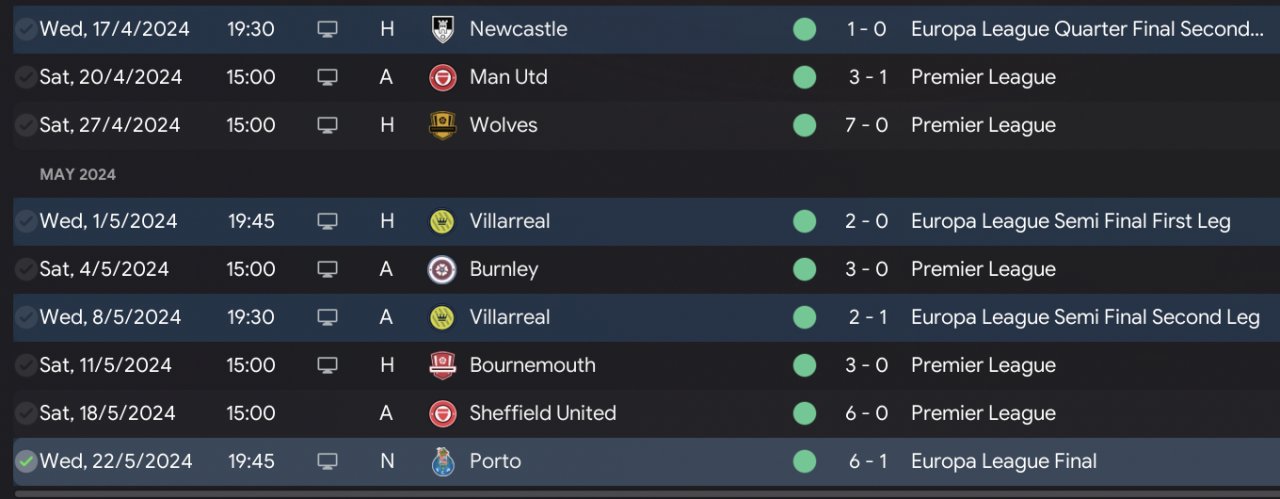This screenshot has height=499, width=1280.
Task: Select Man Utd in the fixtures list
Action: point(508,77)
